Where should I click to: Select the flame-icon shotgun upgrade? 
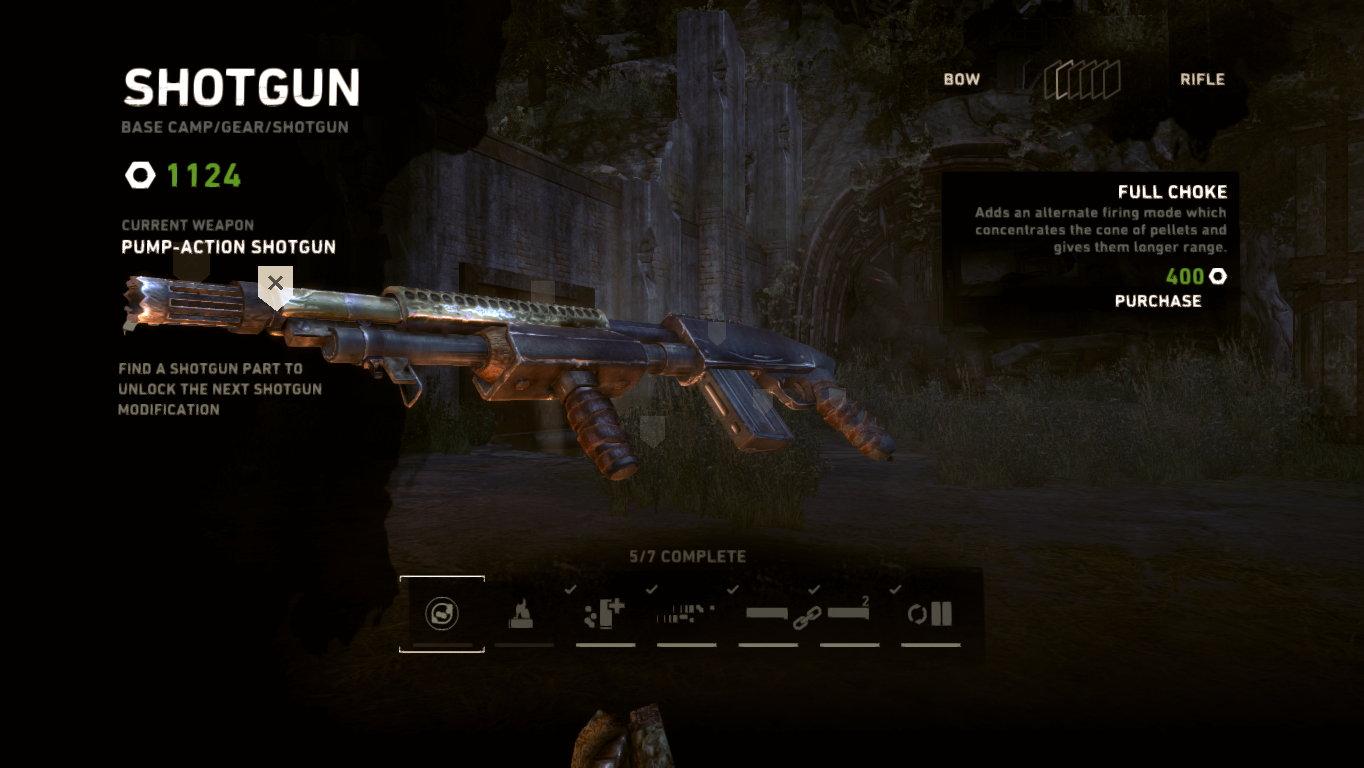523,614
